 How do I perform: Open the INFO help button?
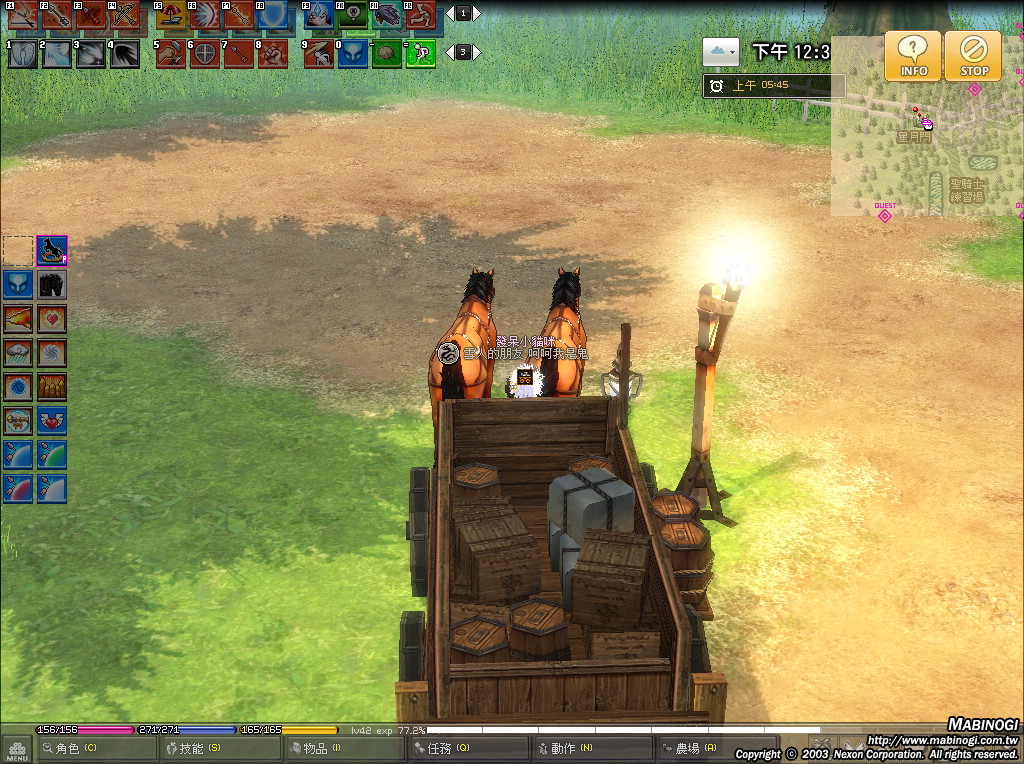(x=913, y=56)
